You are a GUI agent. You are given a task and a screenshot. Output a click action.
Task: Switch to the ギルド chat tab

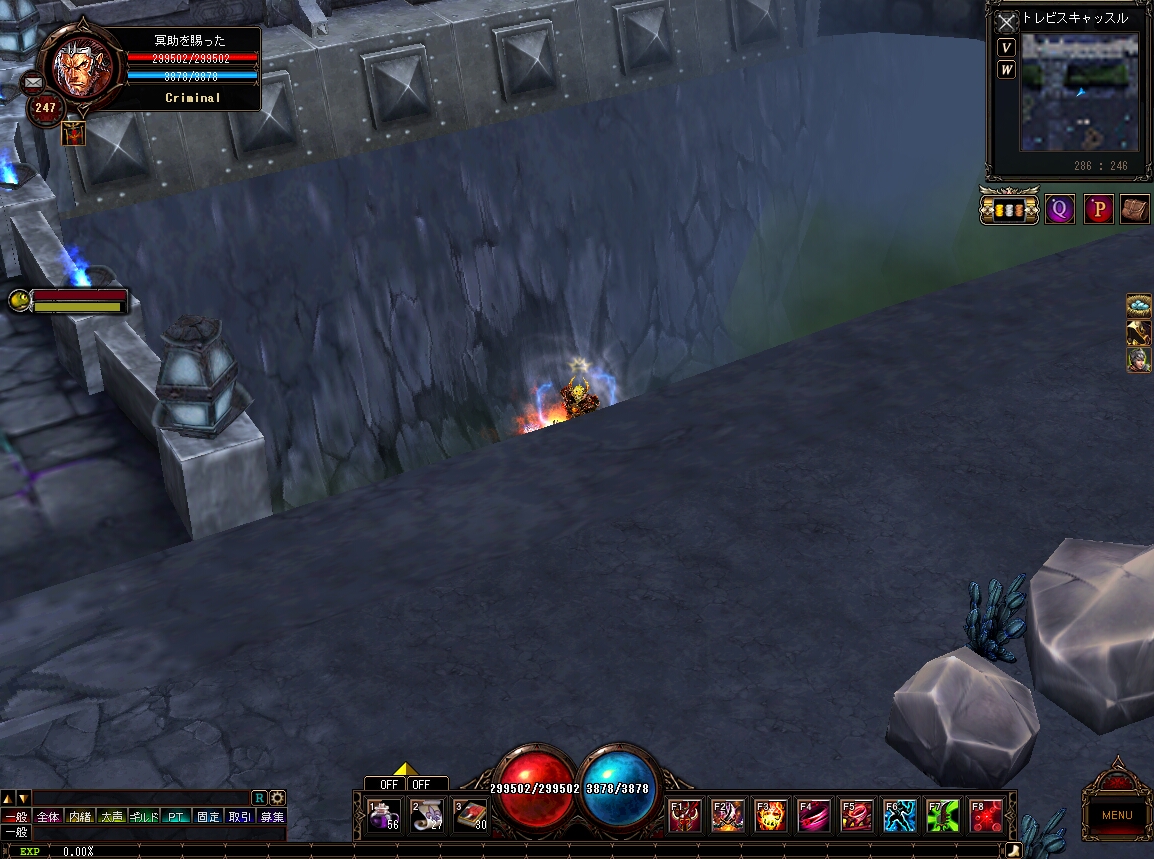coord(145,817)
